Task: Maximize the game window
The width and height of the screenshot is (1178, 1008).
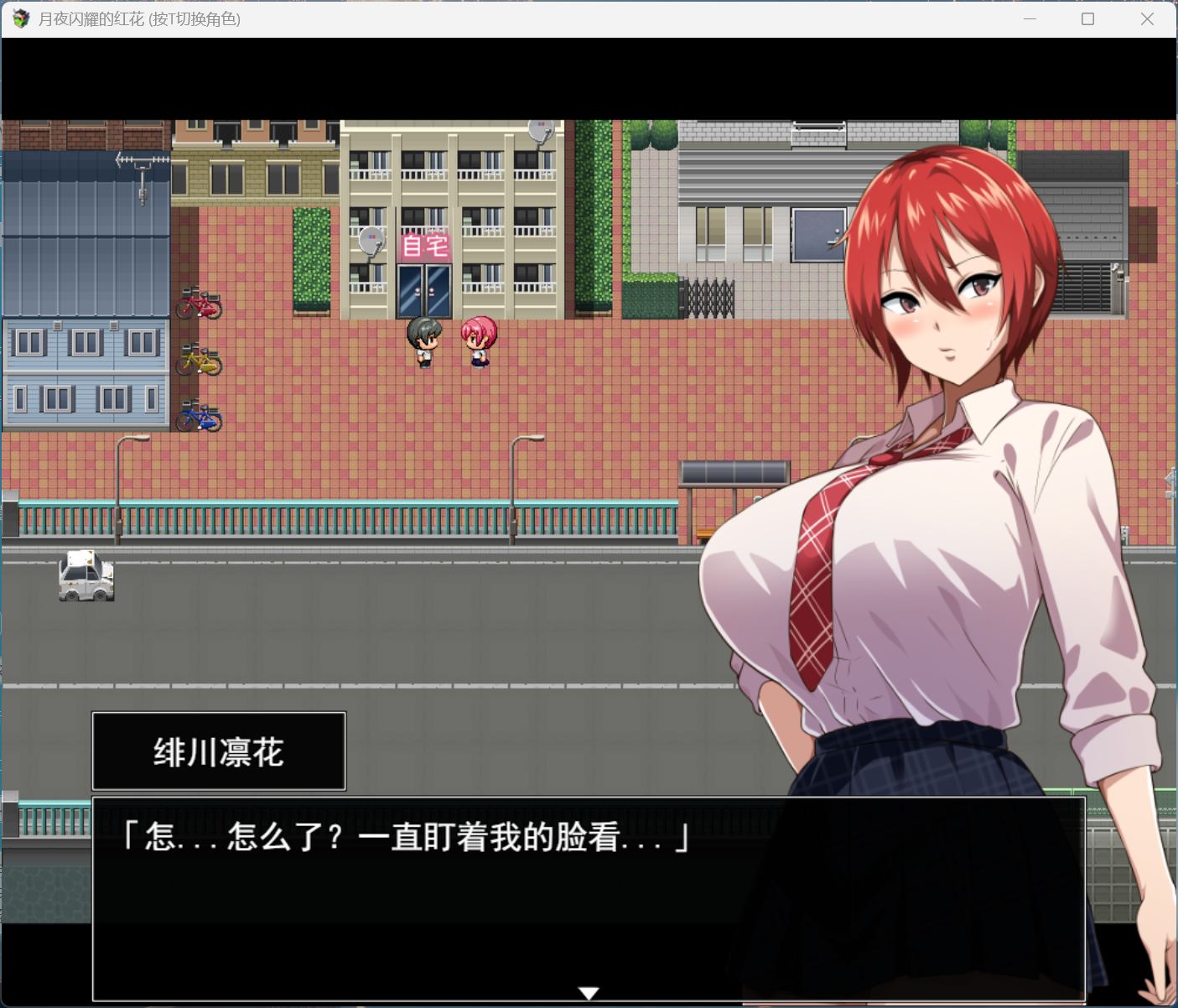Action: click(1087, 19)
